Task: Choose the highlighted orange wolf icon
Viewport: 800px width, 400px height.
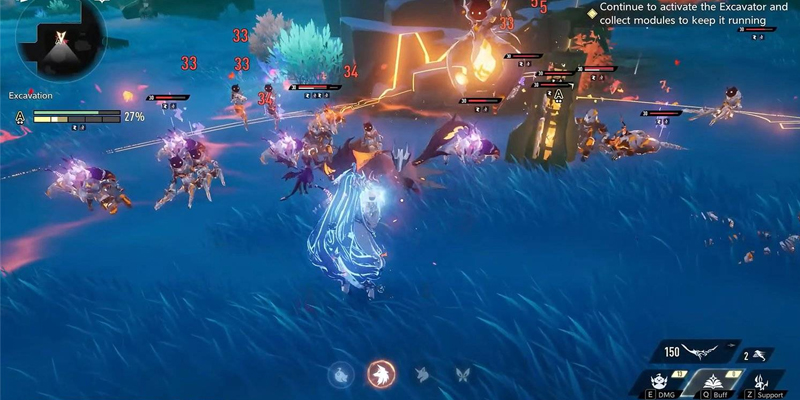Action: (381, 374)
